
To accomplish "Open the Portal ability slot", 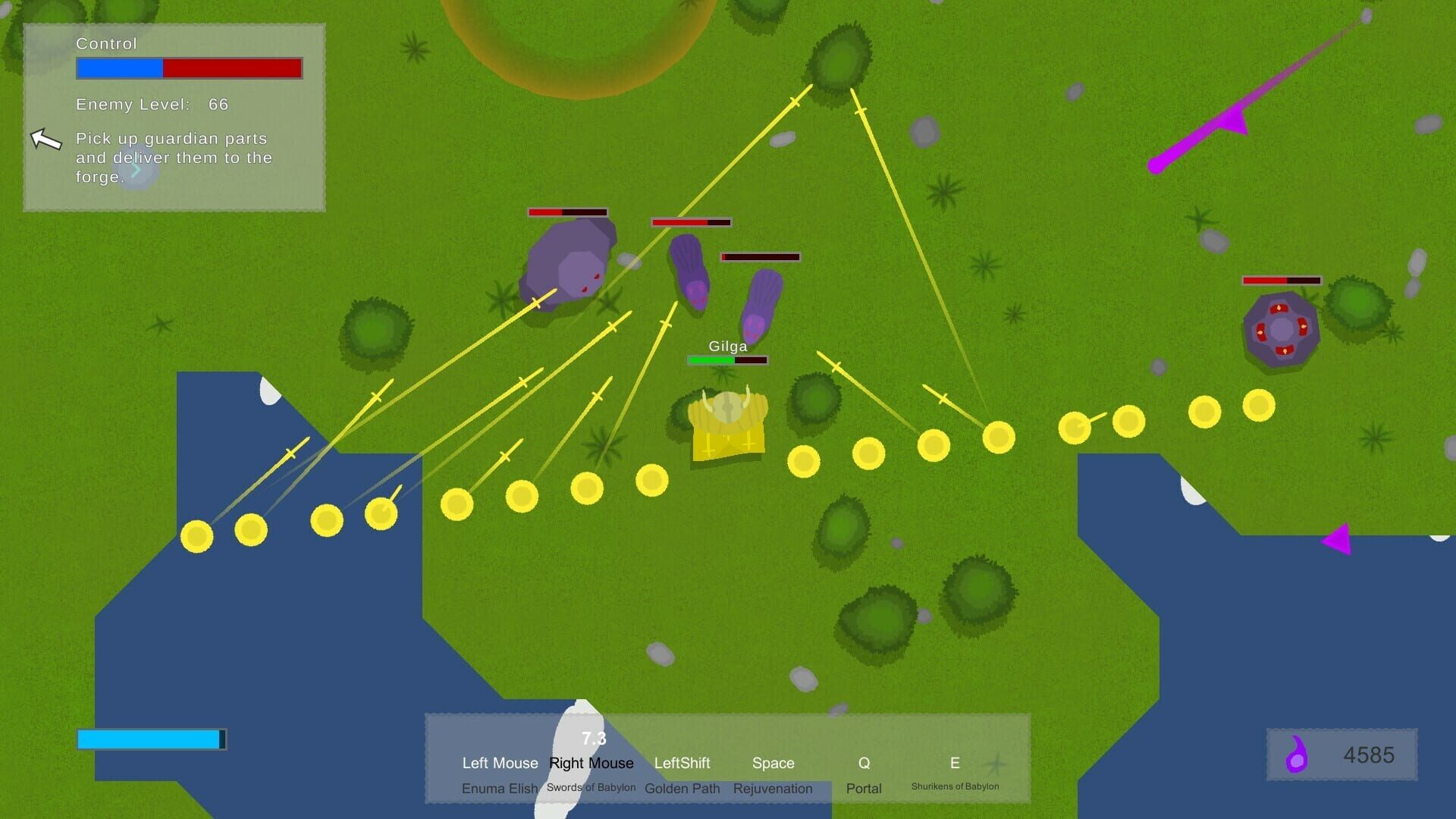I will click(864, 789).
